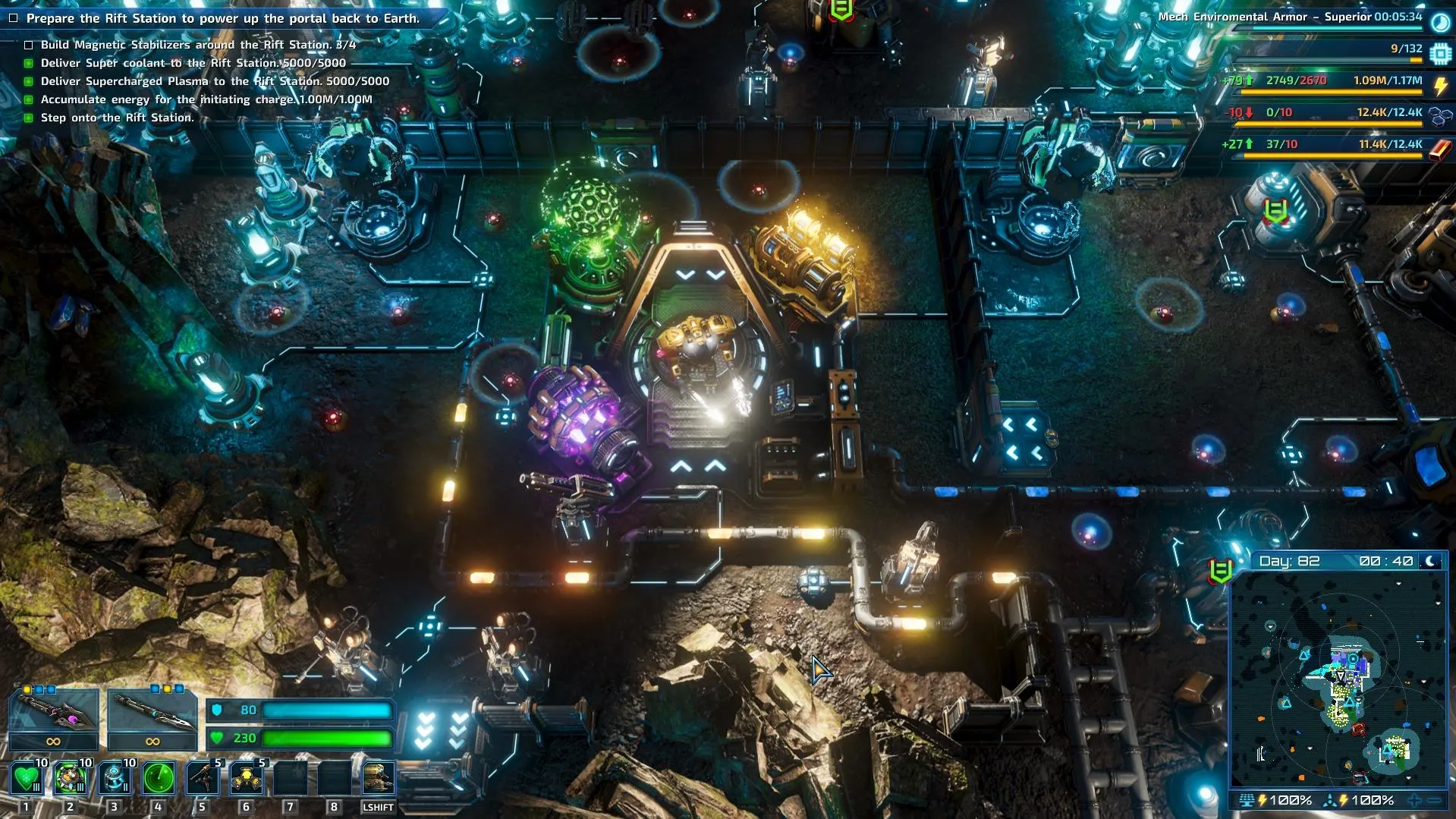Viewport: 1456px width, 819px height.
Task: Open the research clock icon
Action: pos(1440,22)
